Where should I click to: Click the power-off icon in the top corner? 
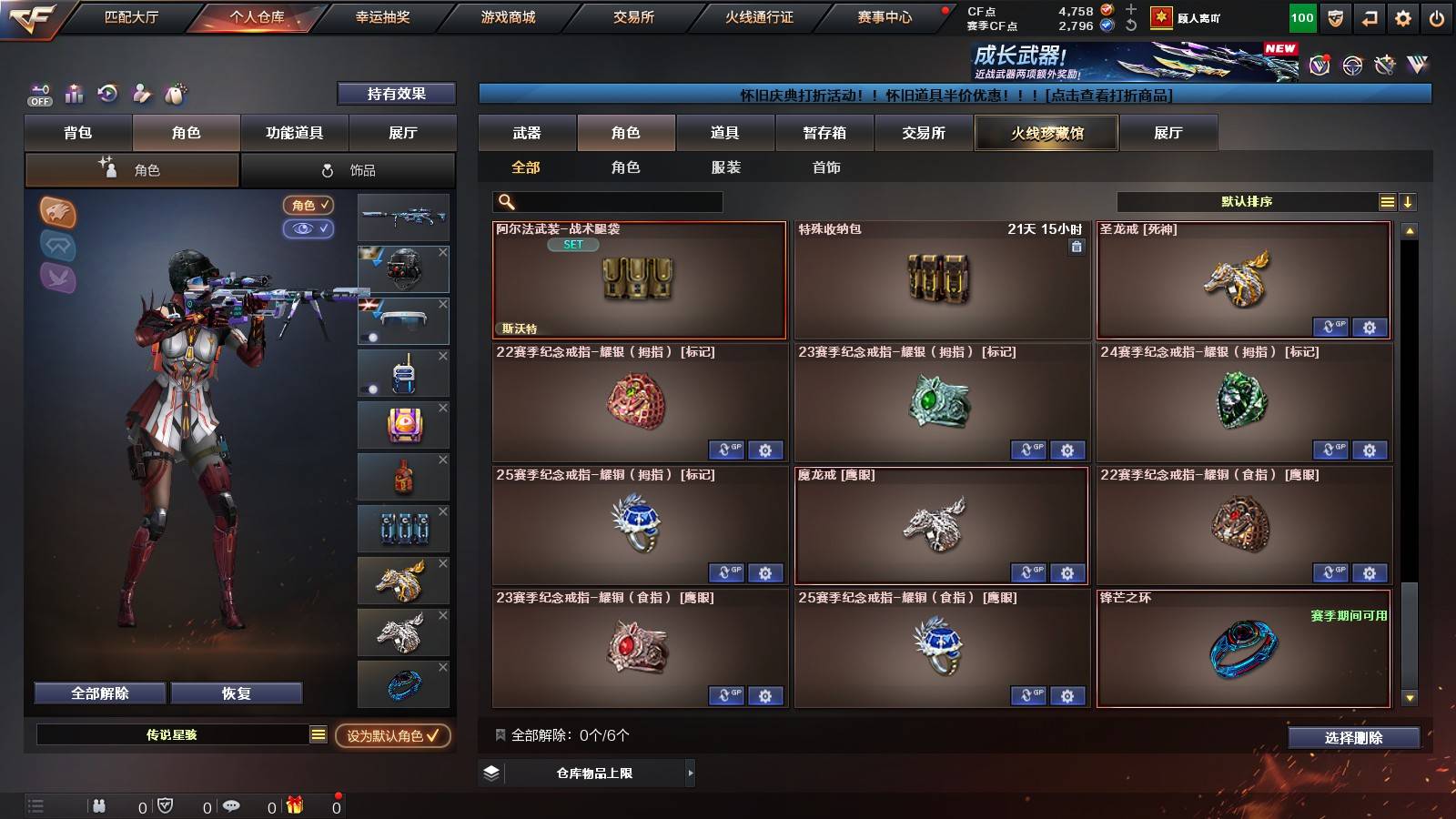pos(1435,17)
